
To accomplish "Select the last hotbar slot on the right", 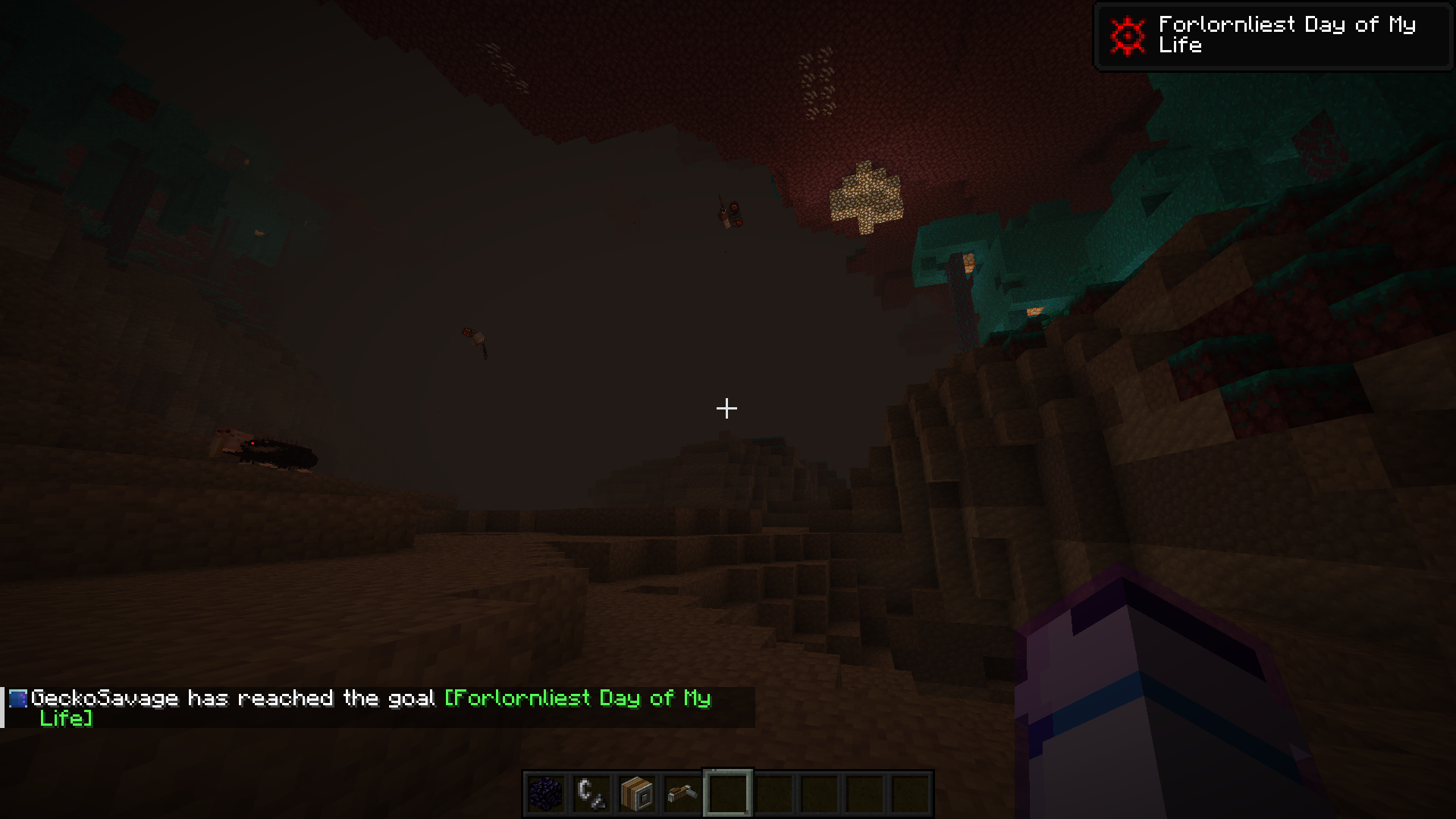I will click(908, 791).
